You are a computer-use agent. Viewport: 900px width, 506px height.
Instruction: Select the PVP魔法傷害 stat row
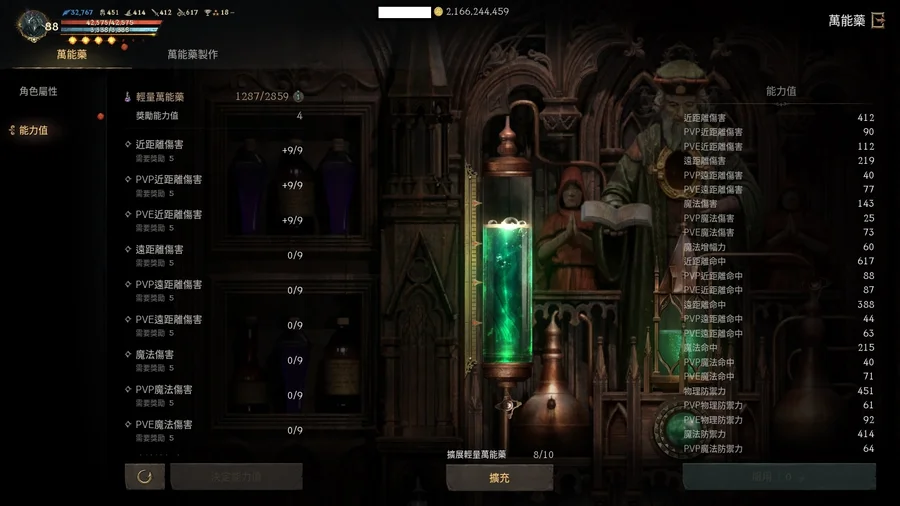215,395
